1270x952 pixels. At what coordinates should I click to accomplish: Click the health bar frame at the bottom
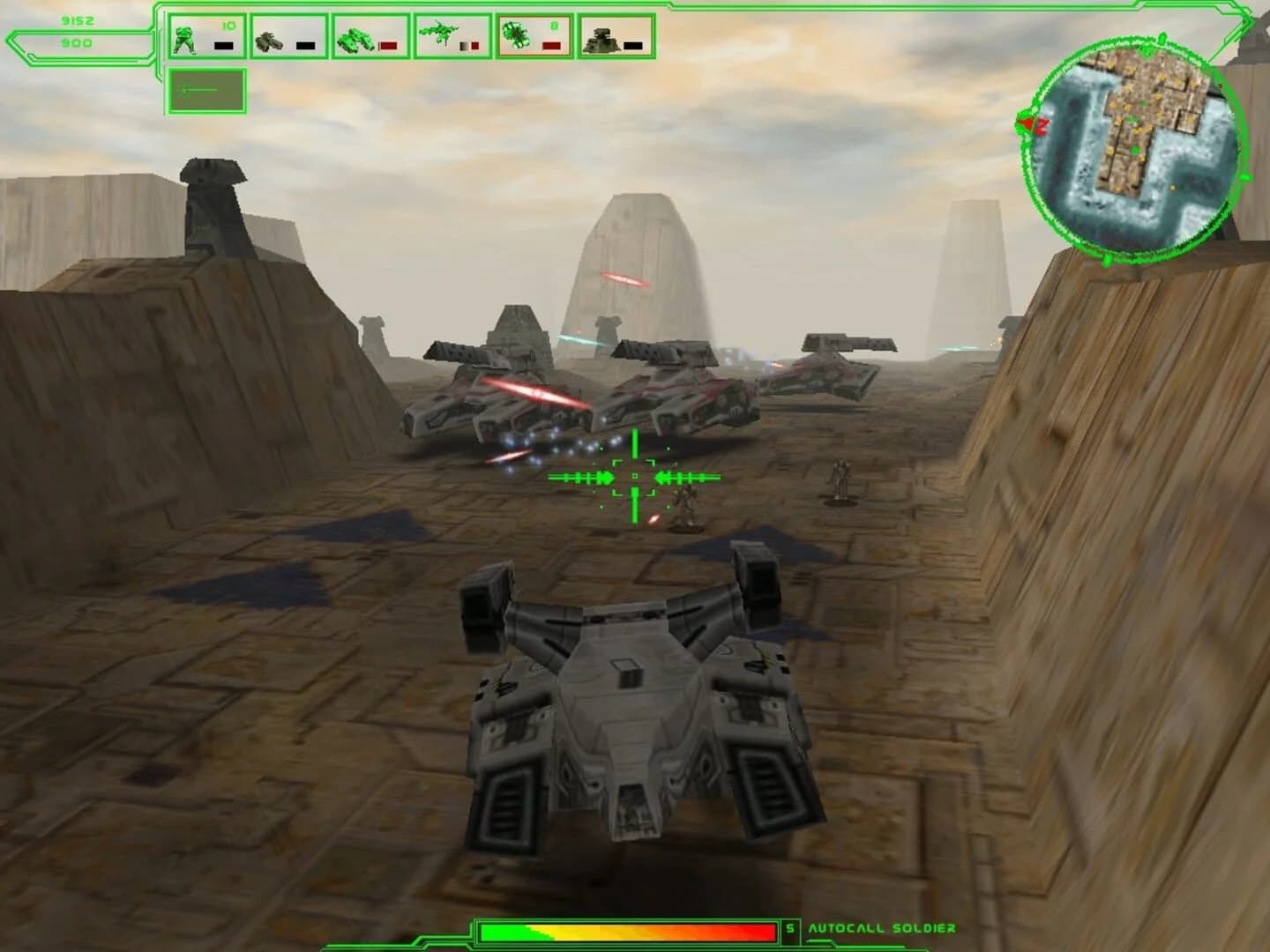[631, 927]
